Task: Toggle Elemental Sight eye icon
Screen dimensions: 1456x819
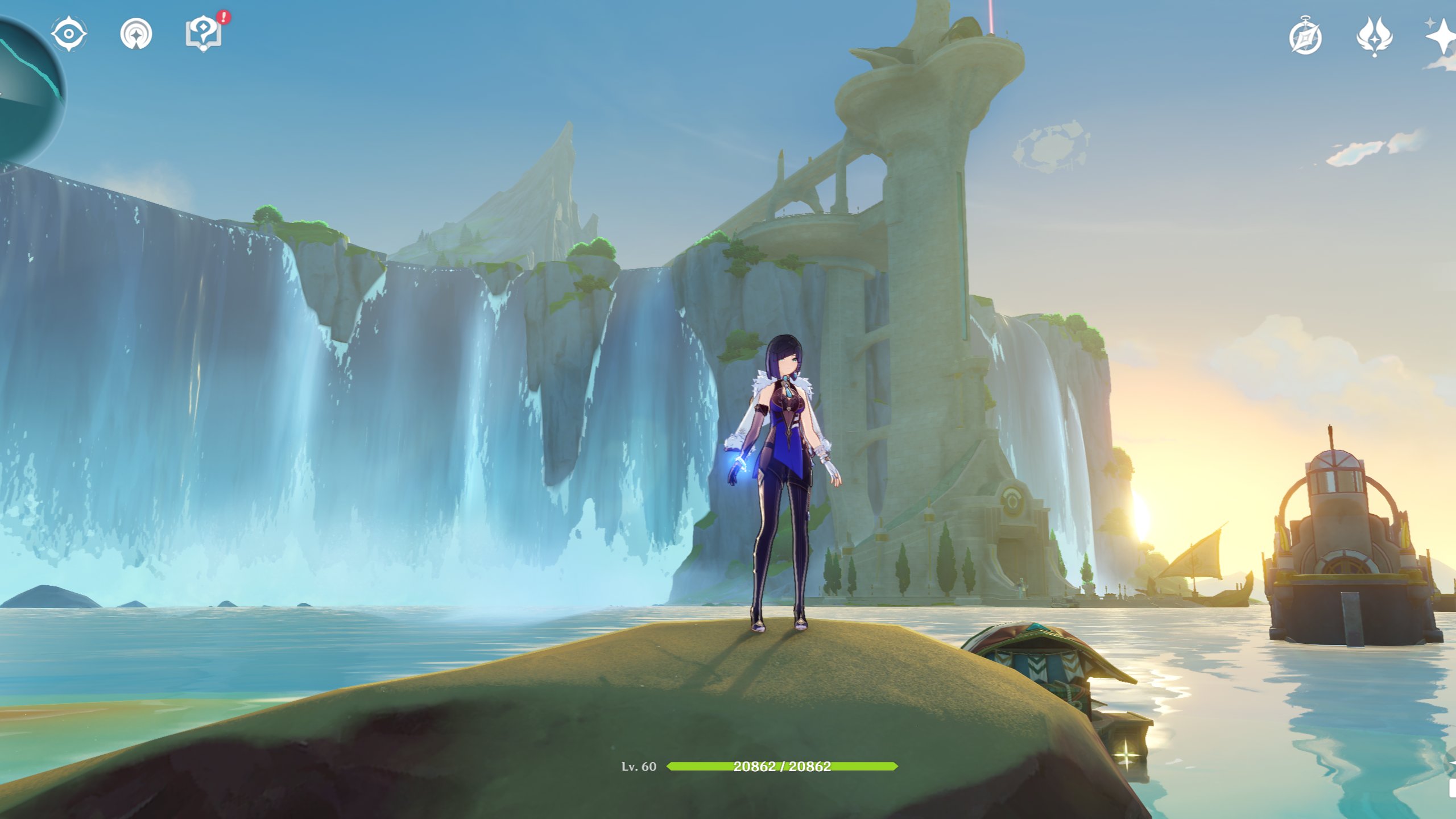Action: [69, 34]
